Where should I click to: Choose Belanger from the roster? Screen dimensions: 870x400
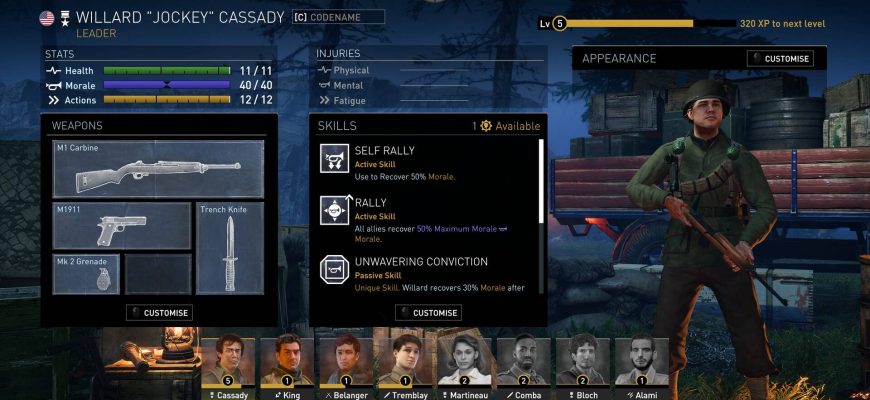coord(343,364)
